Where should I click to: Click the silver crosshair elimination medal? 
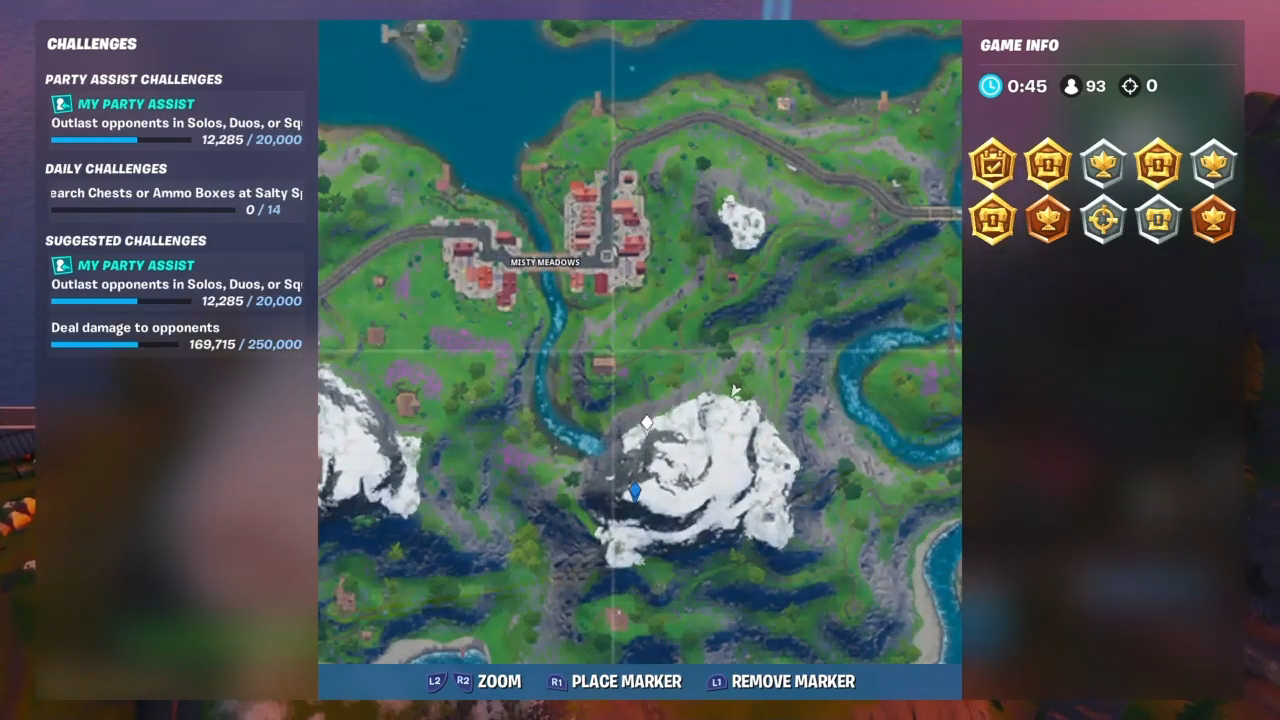pyautogui.click(x=1103, y=221)
